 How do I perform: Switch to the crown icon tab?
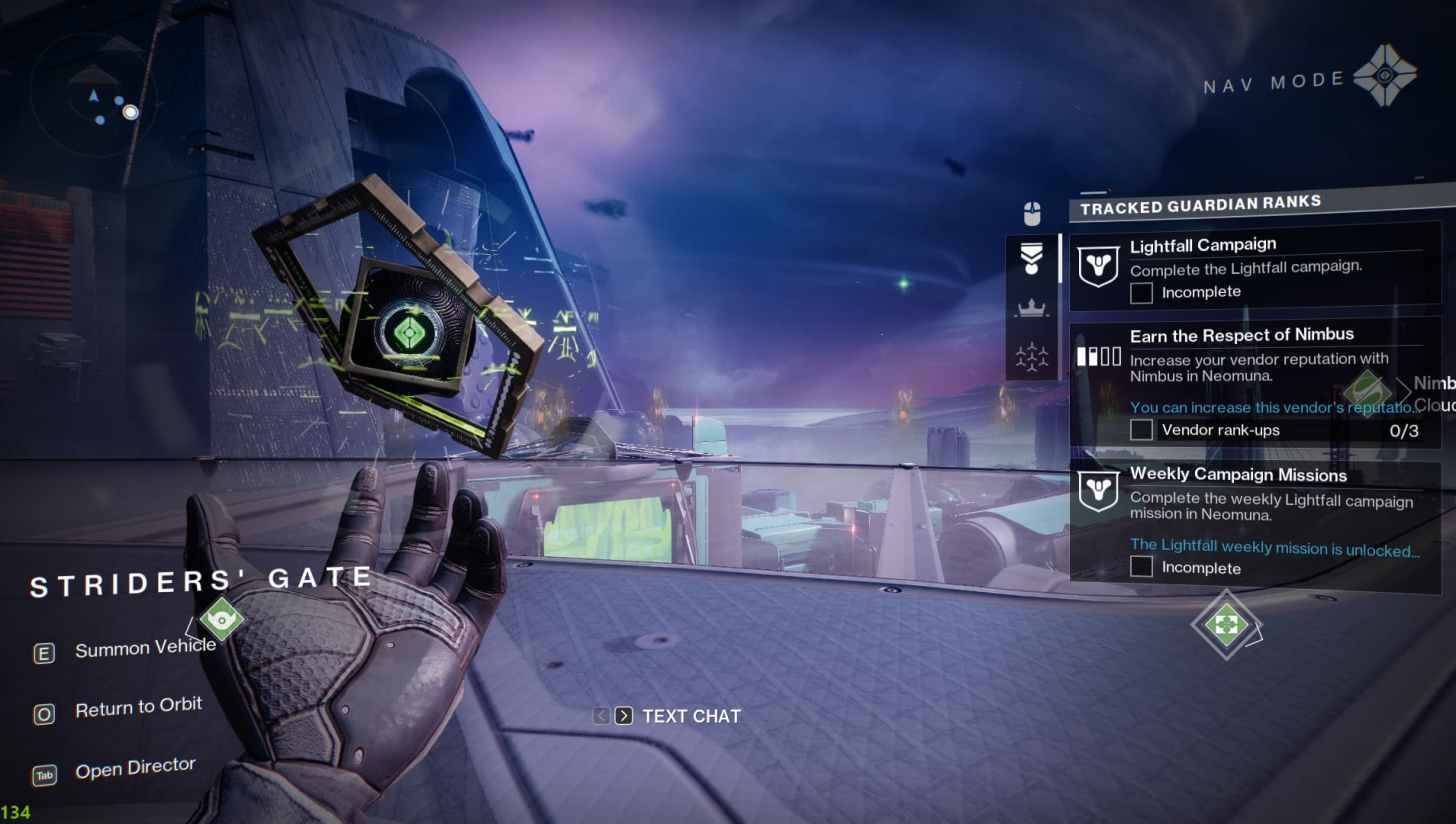click(x=1032, y=308)
